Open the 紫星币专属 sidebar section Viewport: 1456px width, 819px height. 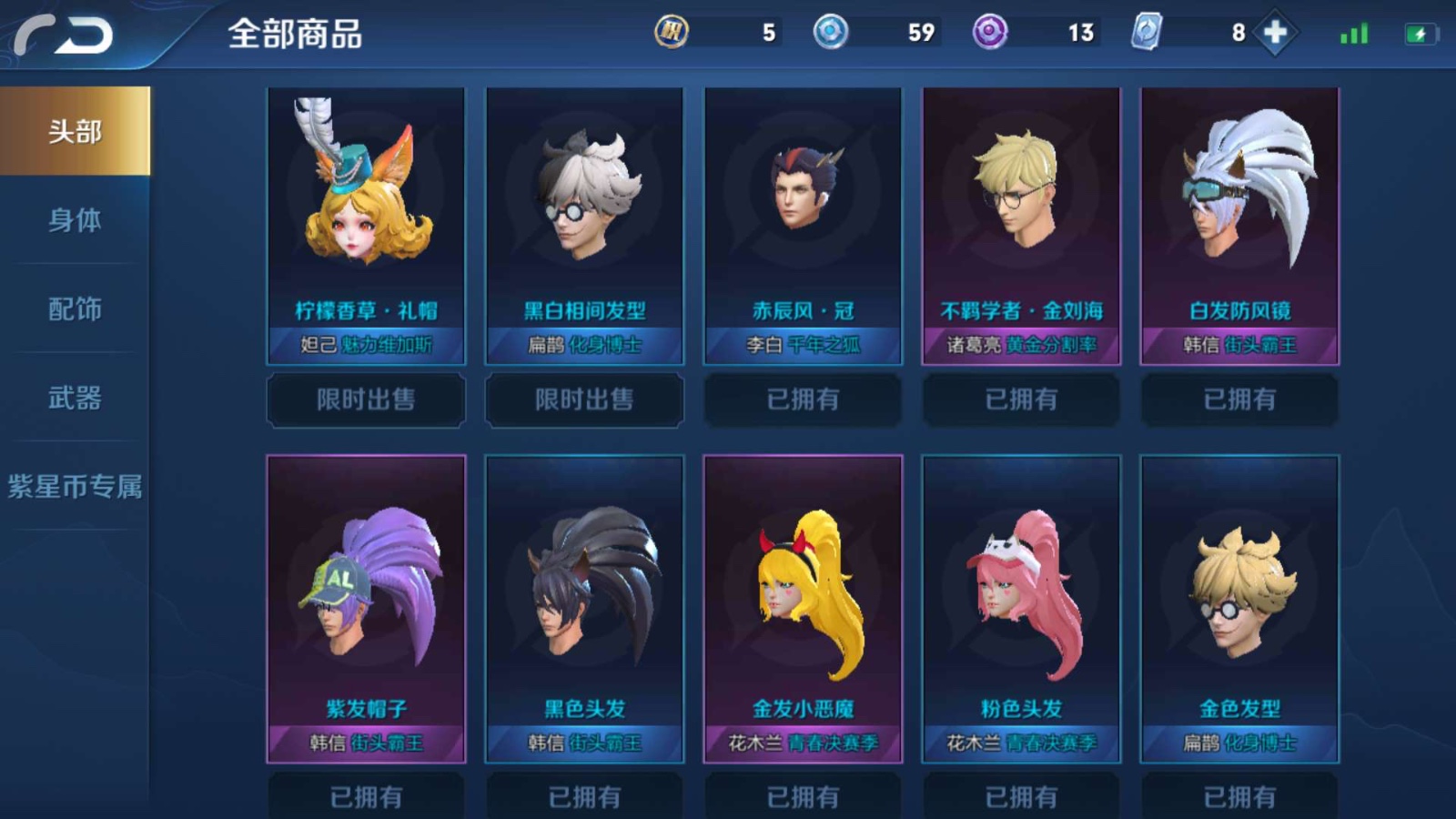73,489
